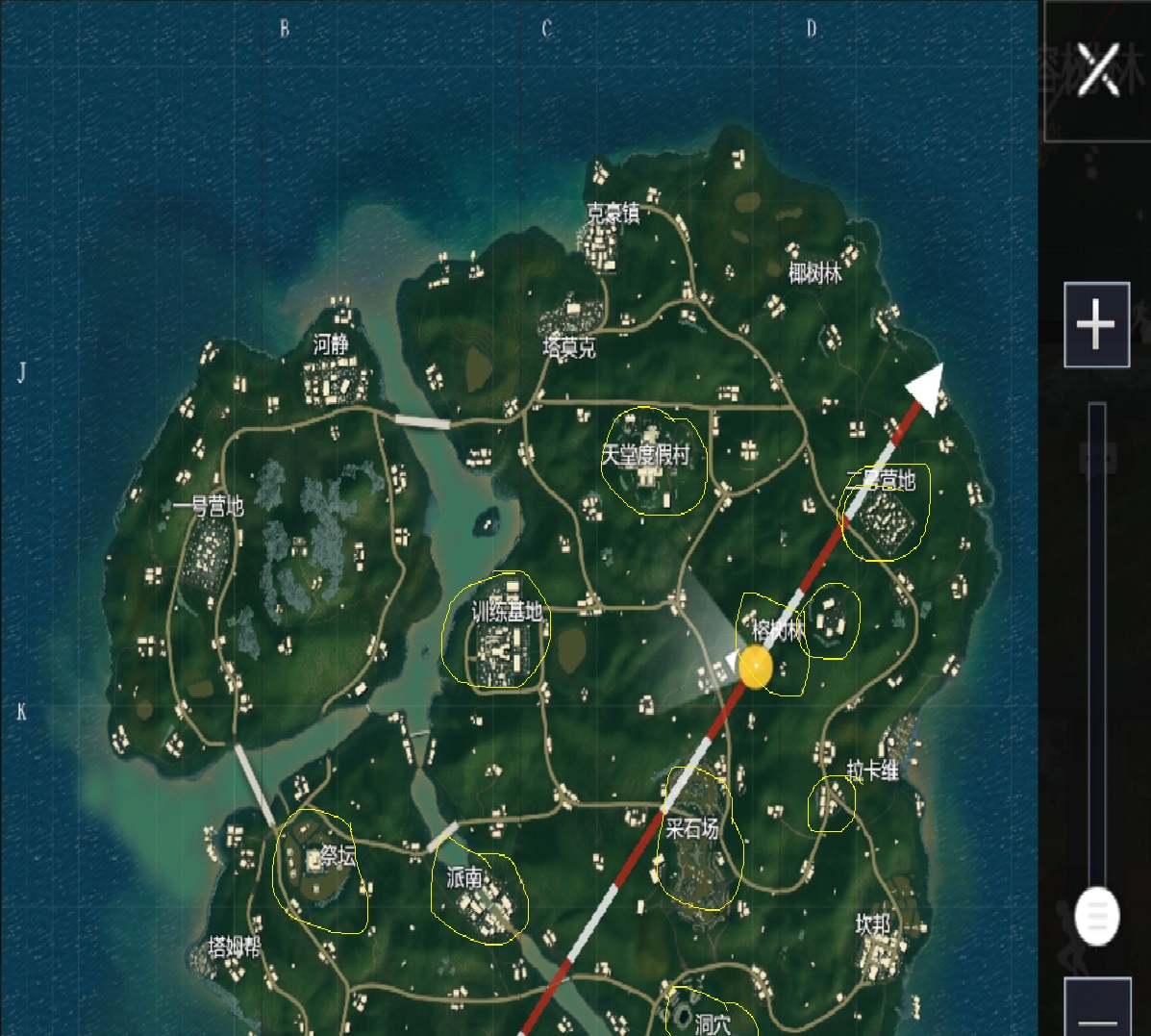This screenshot has height=1036, width=1151.
Task: Close the full map view
Action: (1097, 69)
